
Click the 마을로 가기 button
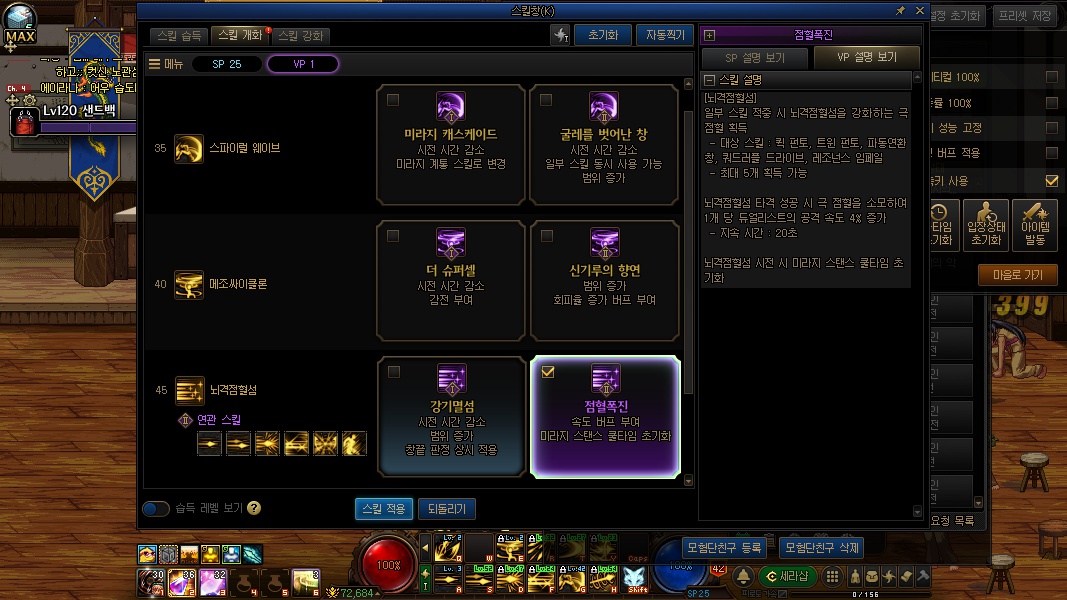[x=1017, y=275]
